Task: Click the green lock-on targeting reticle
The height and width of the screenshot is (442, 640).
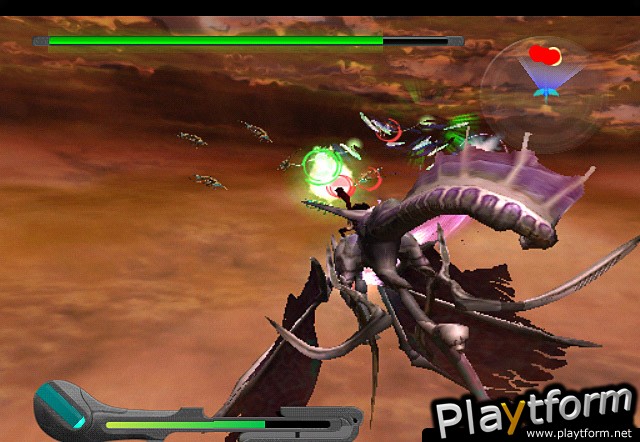Action: [x=321, y=168]
